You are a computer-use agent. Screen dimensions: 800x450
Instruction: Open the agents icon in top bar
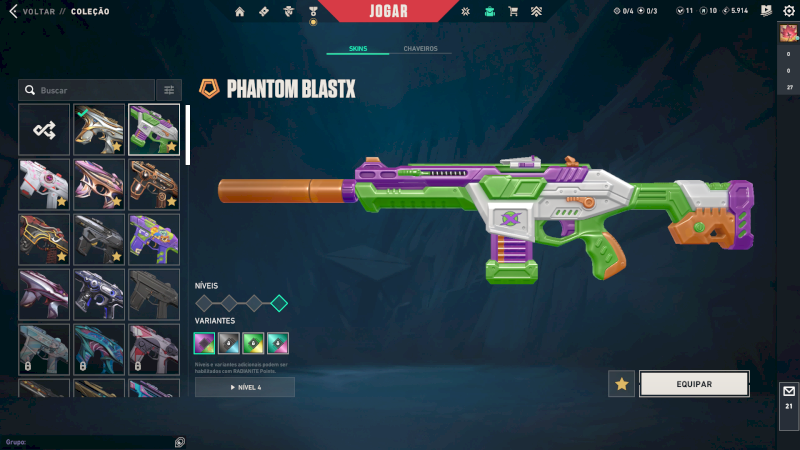288,12
